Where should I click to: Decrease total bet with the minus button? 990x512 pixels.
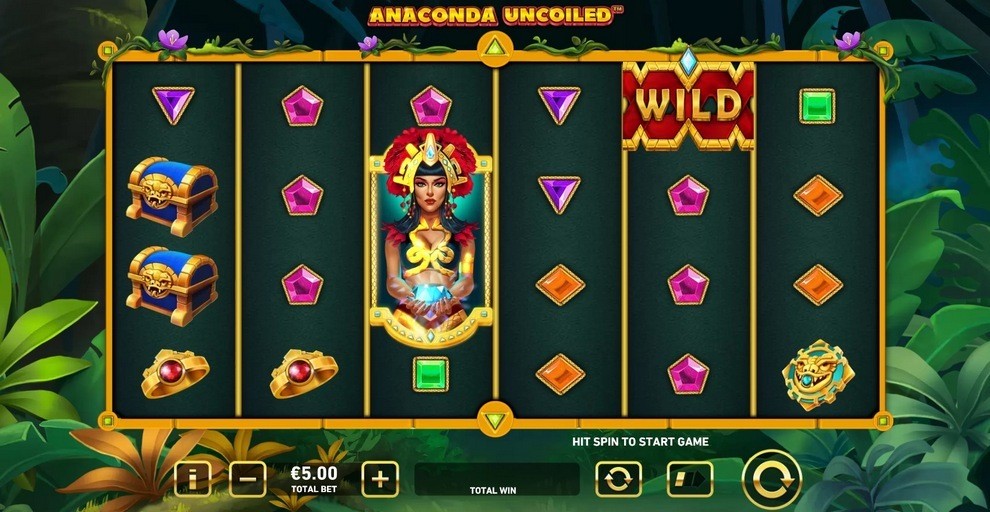click(247, 479)
